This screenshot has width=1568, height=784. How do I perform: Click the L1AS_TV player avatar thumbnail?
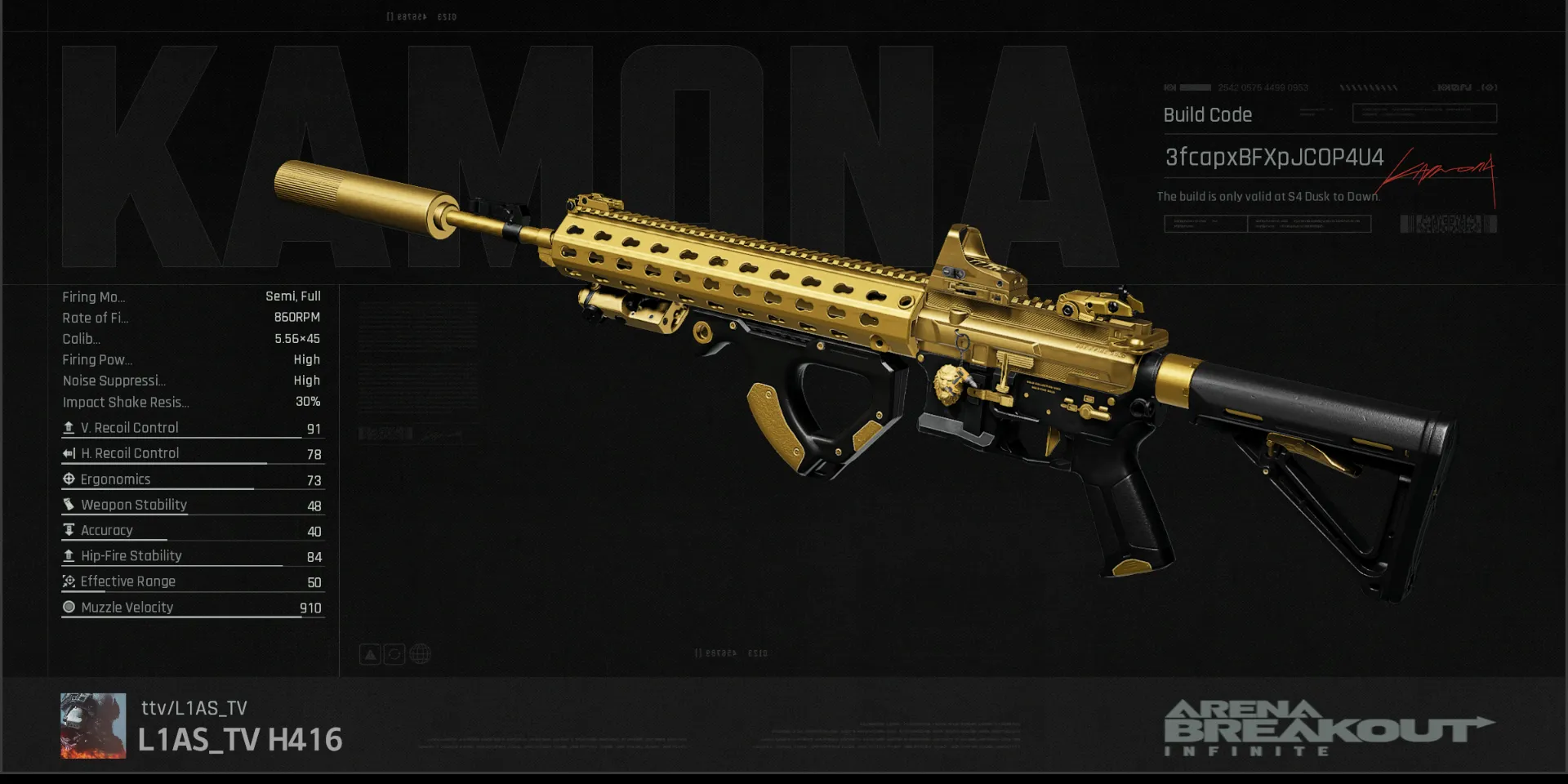pos(93,725)
